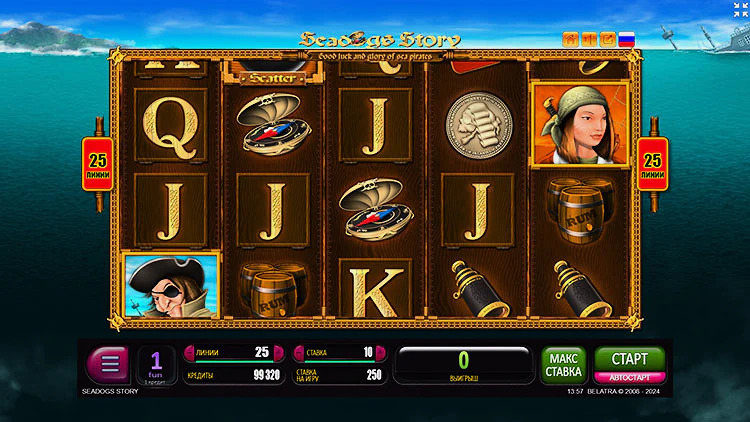Set the bet with МАКС СТАВКА

[564, 365]
